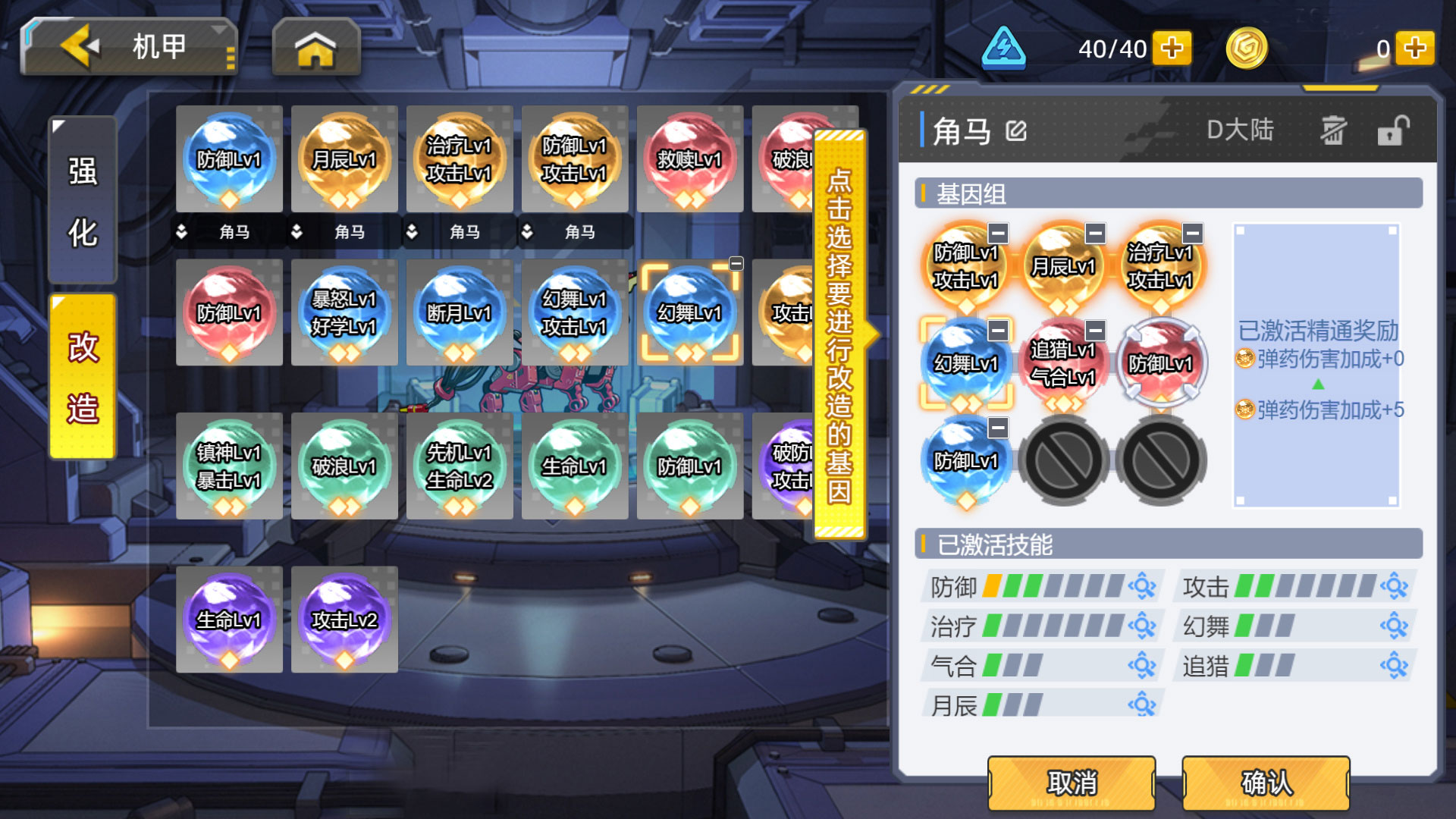Select the green 破浪Lv1 gene orb

(x=344, y=466)
